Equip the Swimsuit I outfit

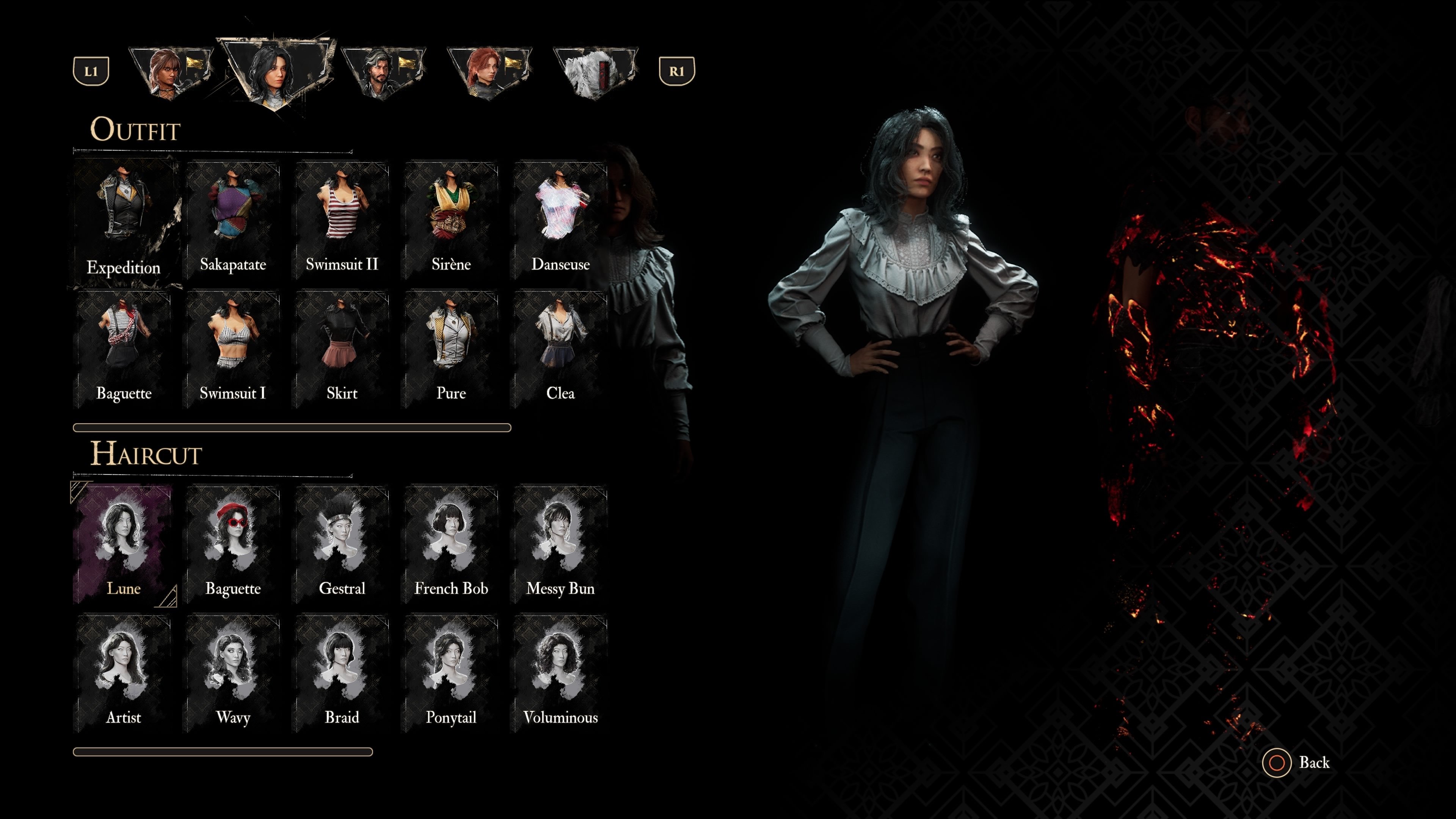[x=233, y=349]
